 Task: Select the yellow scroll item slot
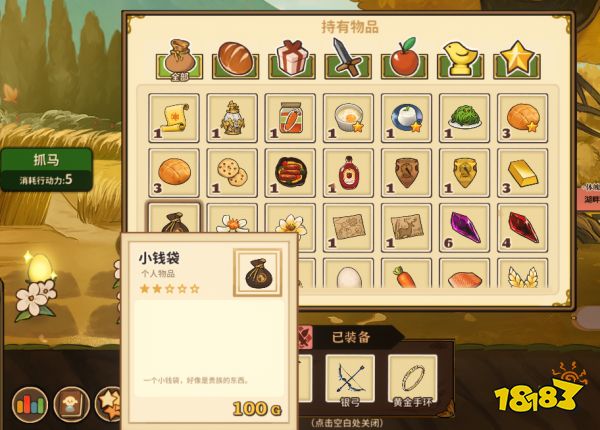point(174,119)
